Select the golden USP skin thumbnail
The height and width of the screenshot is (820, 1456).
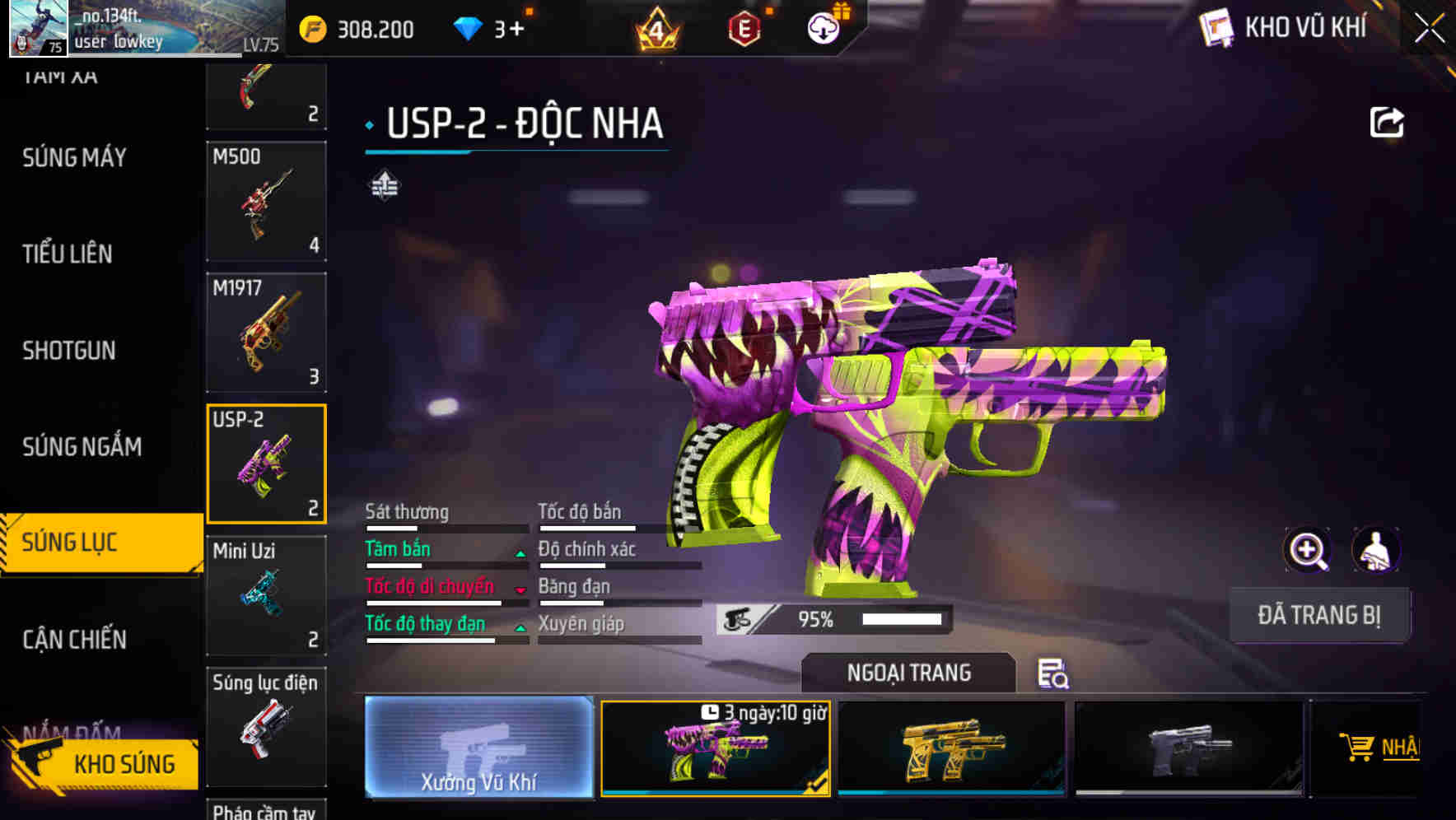[x=953, y=749]
